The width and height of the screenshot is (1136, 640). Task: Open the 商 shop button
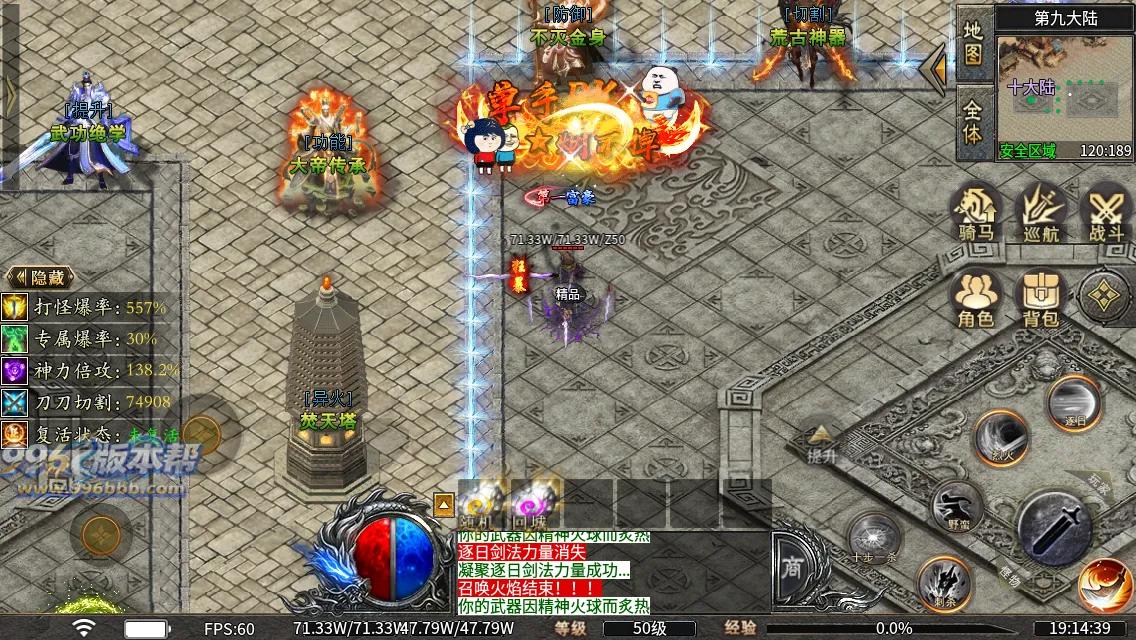[x=792, y=567]
